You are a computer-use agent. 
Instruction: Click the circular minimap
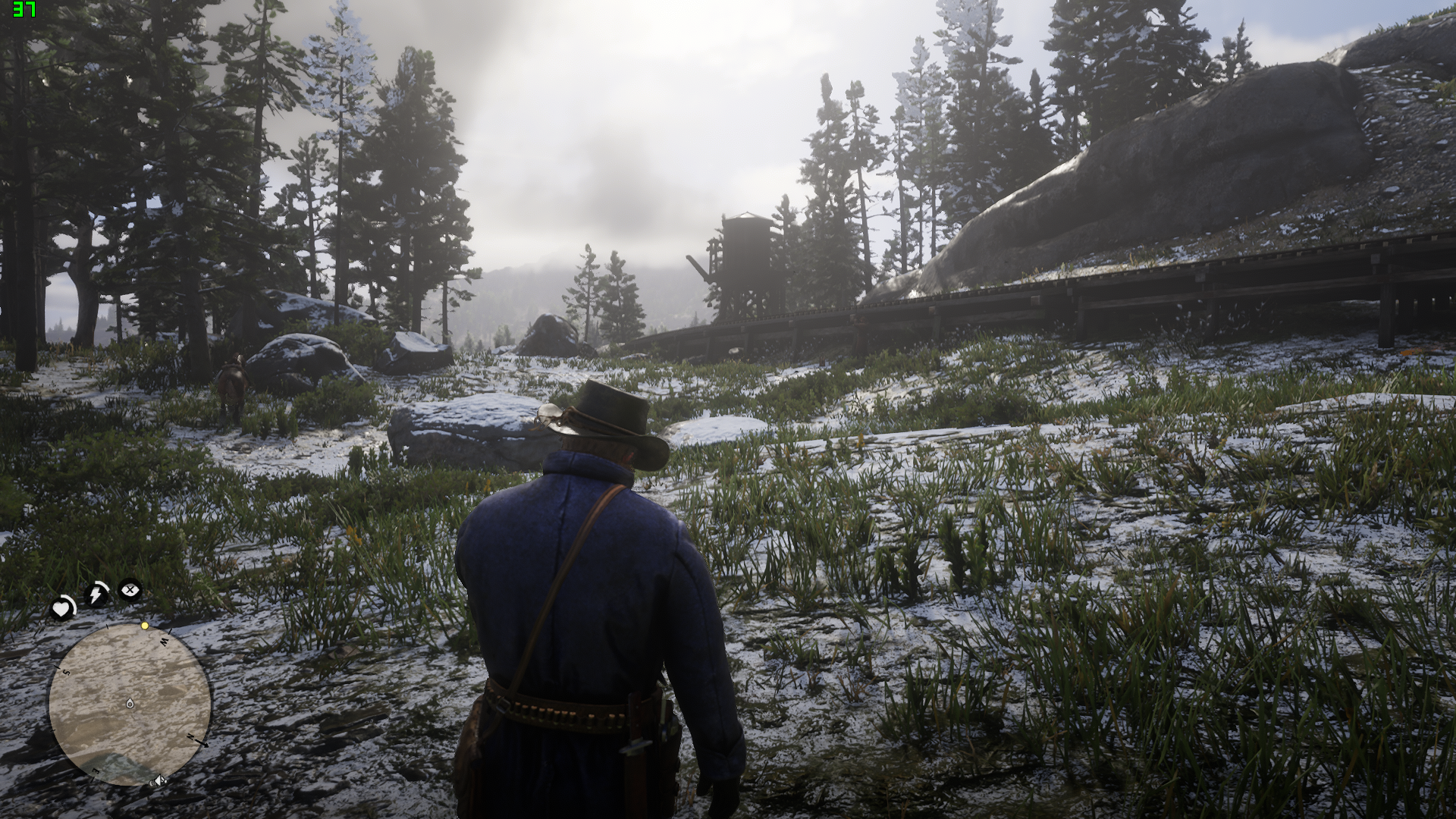[130, 704]
